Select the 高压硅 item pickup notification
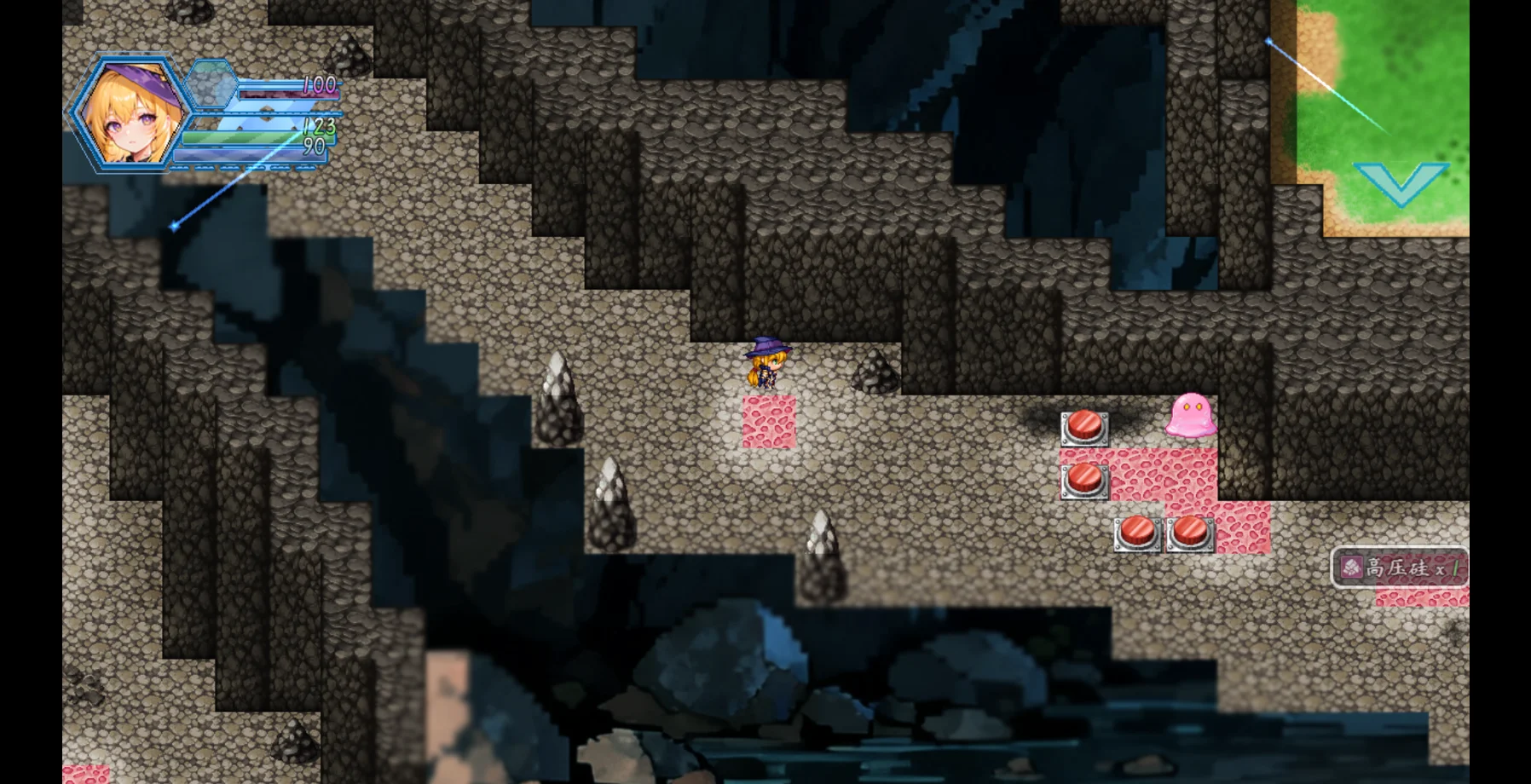Screen dimensions: 1531x784 click(x=1399, y=568)
